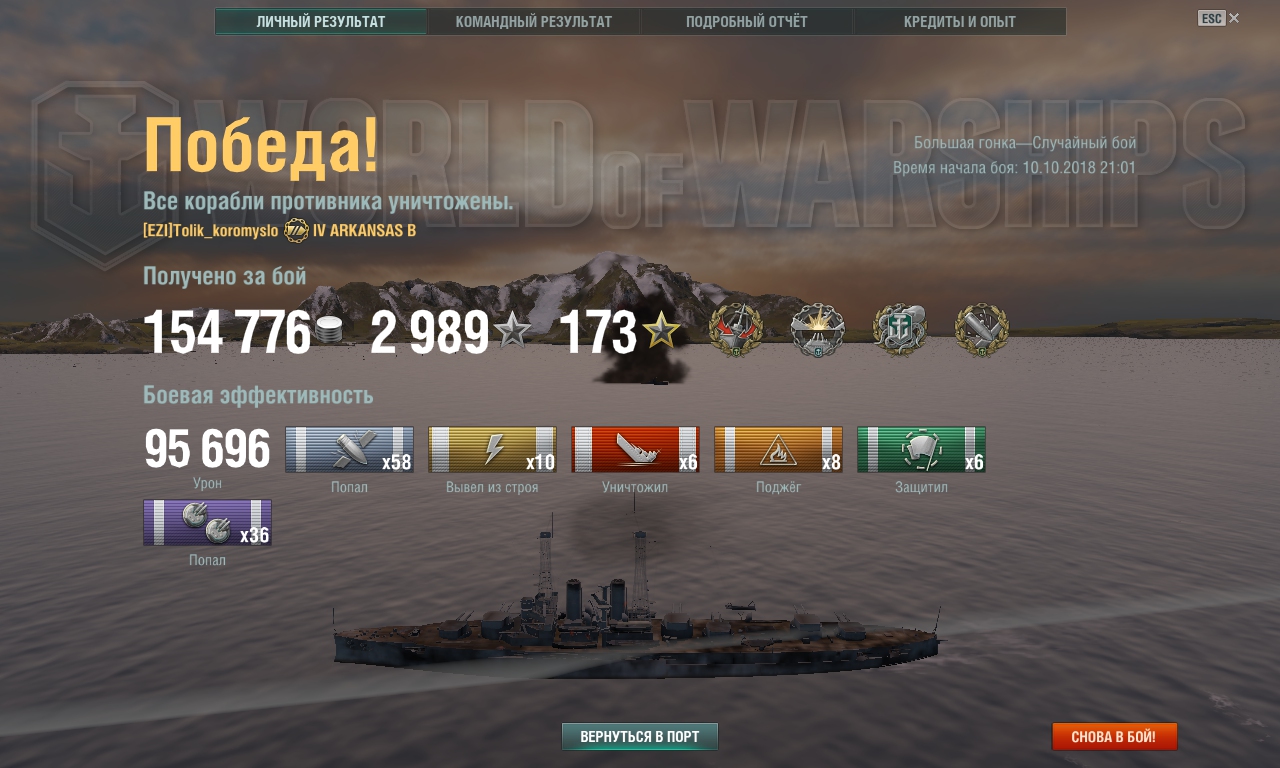Select the green Защитил defended ribbon x6
Screen dimensions: 1280x768
(921, 450)
